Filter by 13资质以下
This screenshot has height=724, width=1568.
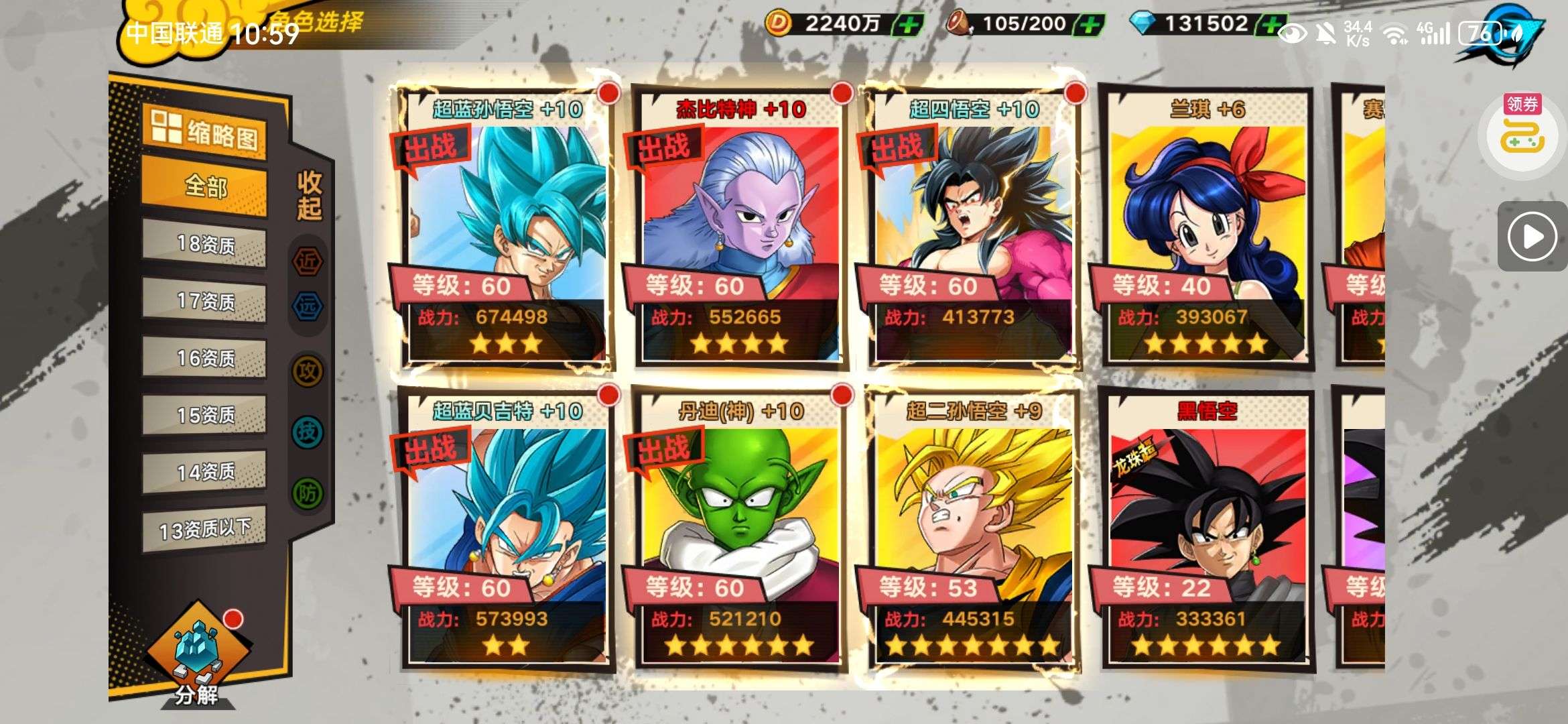[204, 530]
